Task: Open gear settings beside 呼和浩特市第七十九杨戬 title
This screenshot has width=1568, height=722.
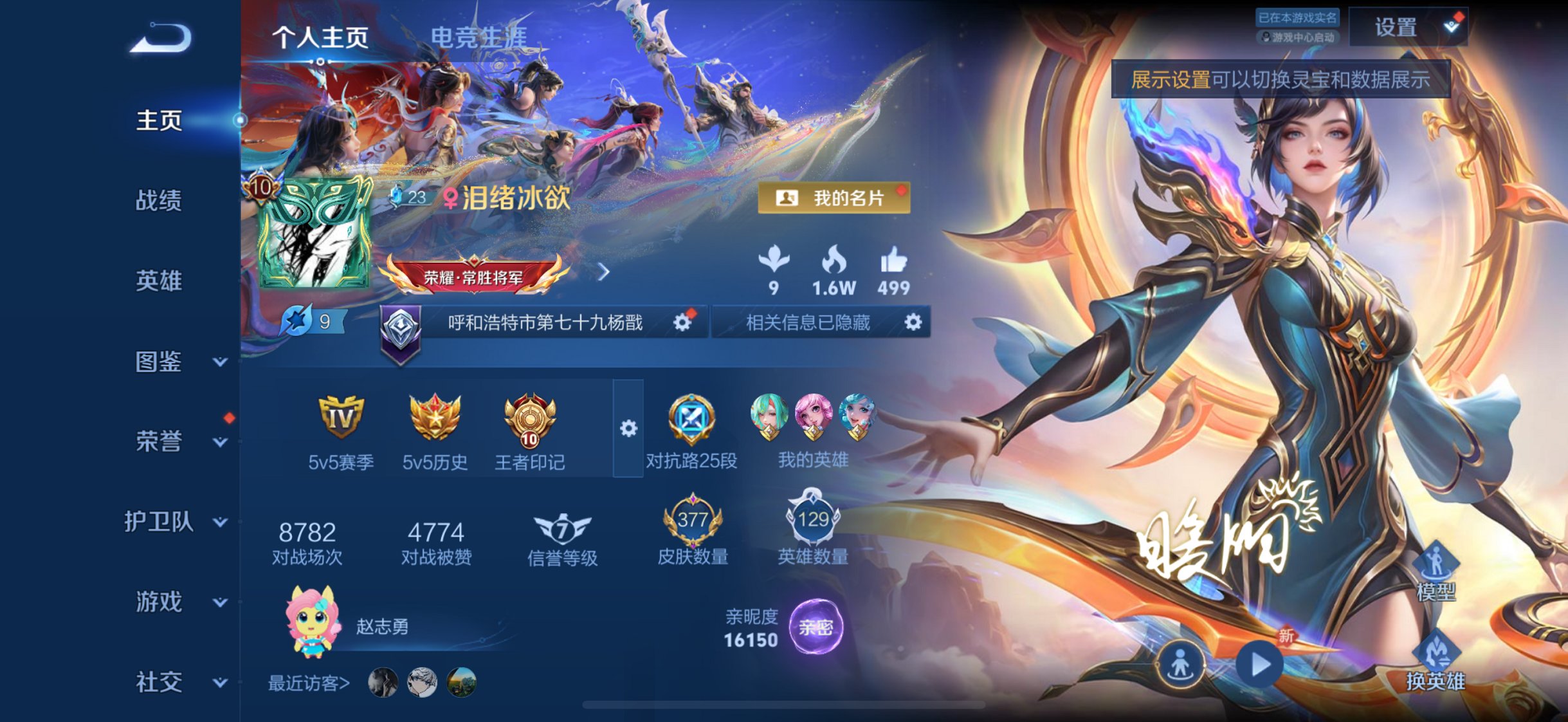Action: (682, 323)
